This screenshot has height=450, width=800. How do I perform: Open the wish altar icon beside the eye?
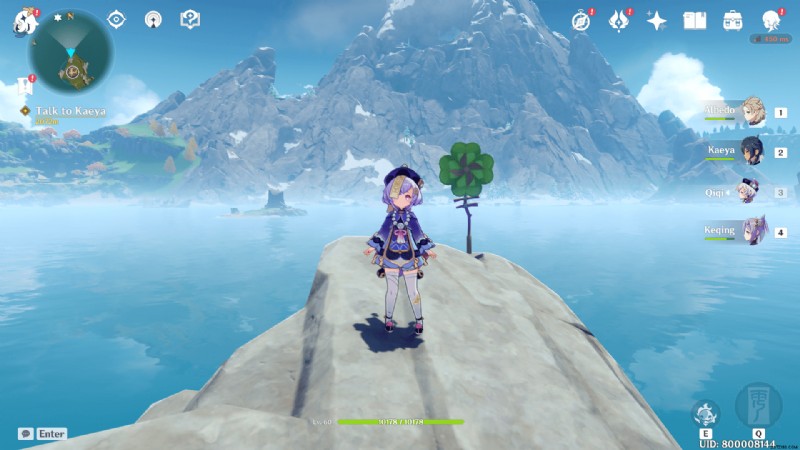coord(153,19)
